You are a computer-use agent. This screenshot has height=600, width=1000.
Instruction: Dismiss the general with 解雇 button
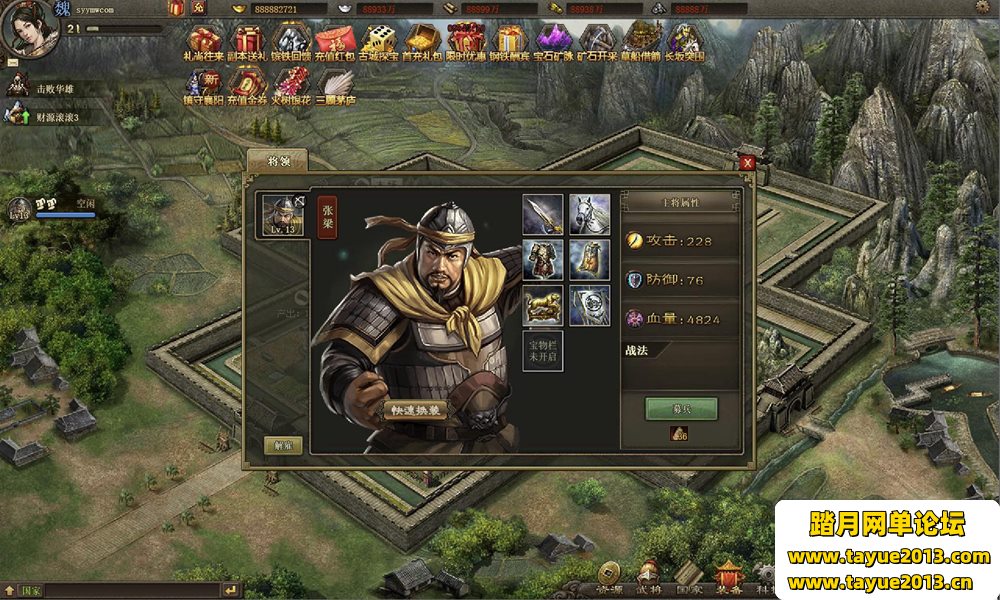tap(283, 446)
